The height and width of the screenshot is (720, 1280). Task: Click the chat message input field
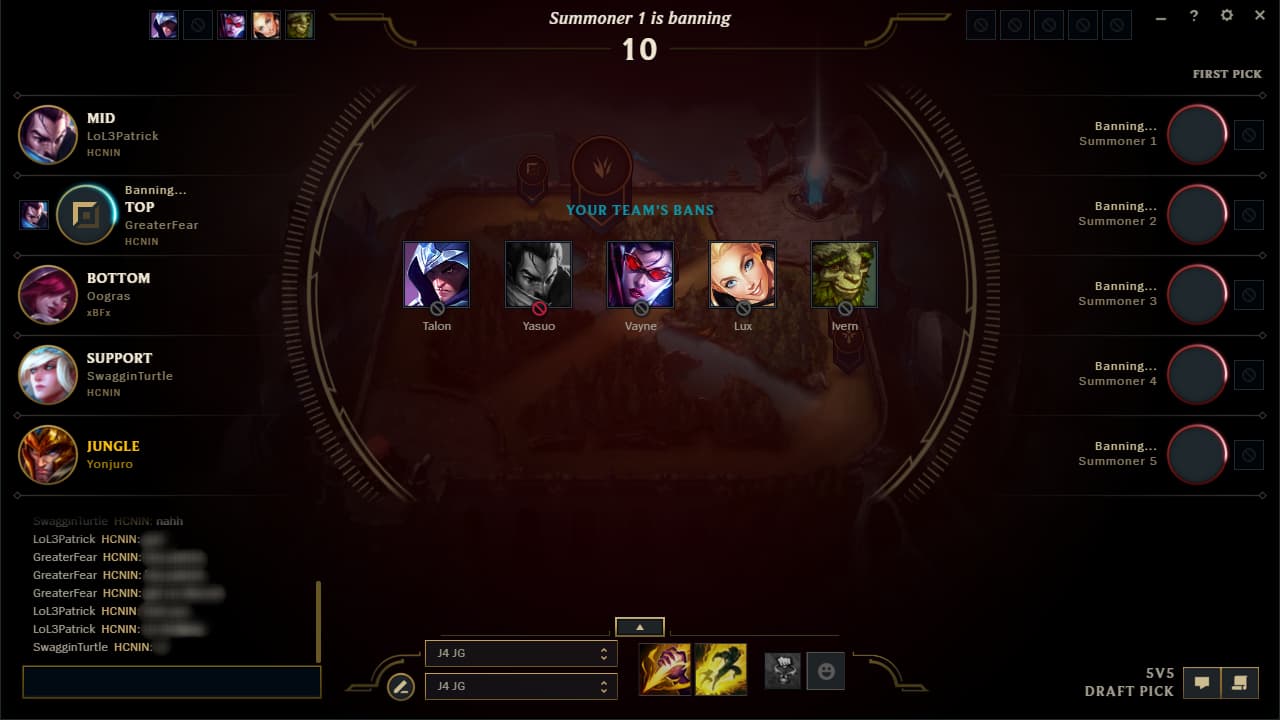tap(170, 682)
